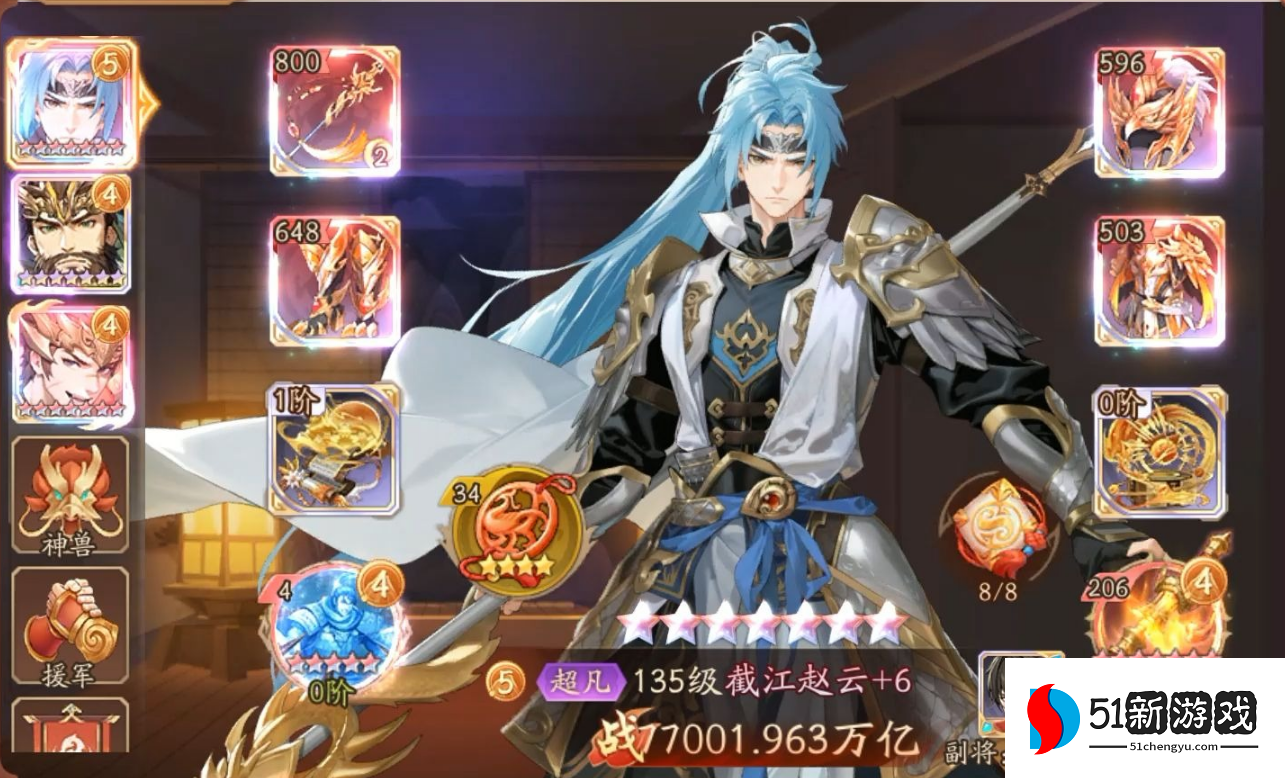Open the 503 equipment slot details
This screenshot has height=778, width=1285.
click(x=1160, y=281)
